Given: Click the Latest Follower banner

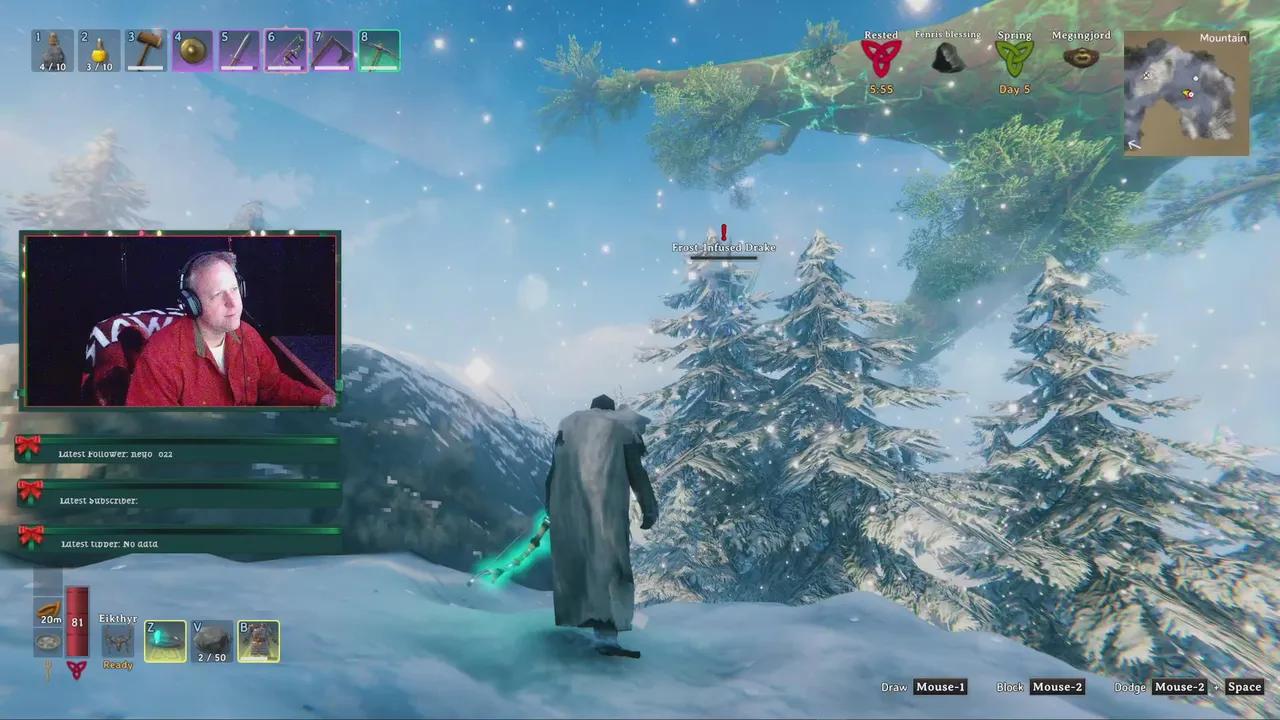Looking at the screenshot, I should click(180, 451).
